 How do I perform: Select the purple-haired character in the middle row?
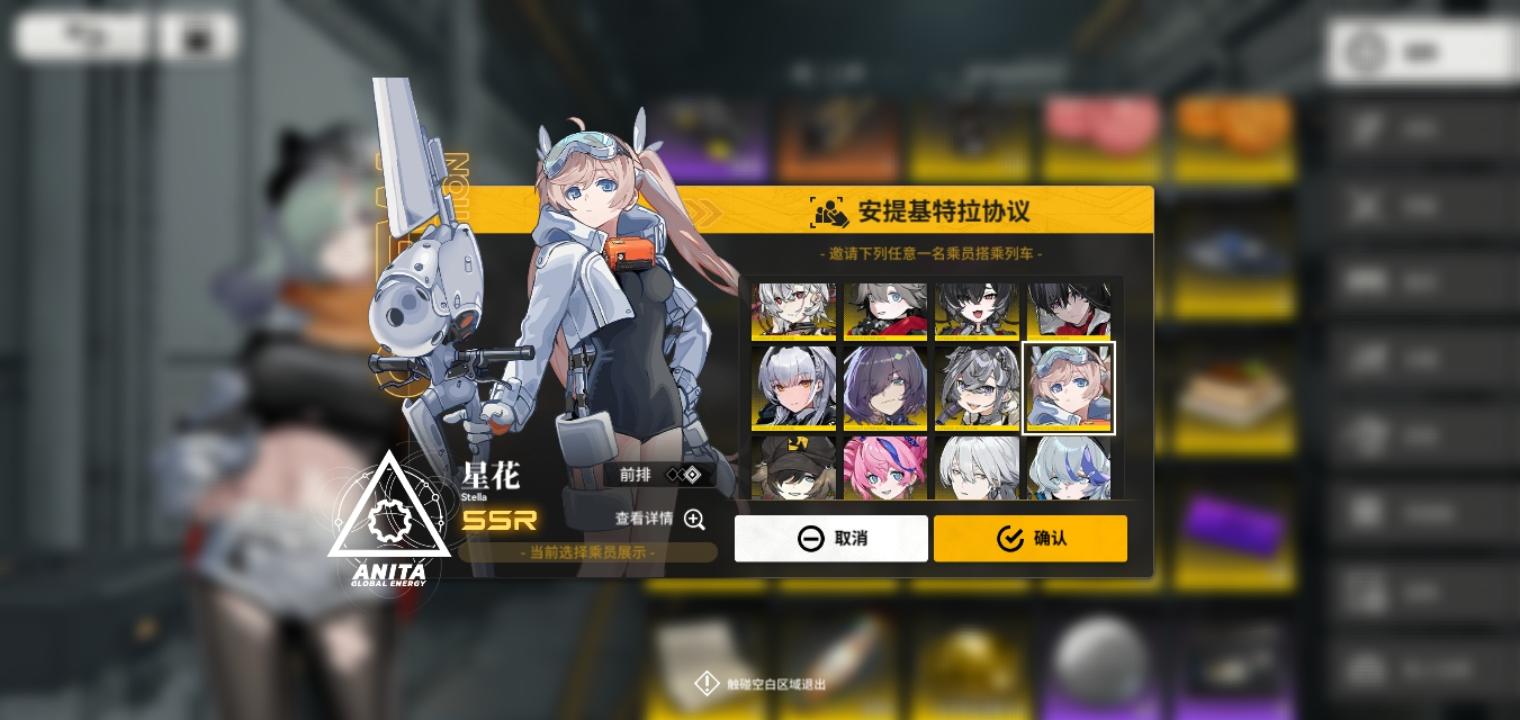885,386
